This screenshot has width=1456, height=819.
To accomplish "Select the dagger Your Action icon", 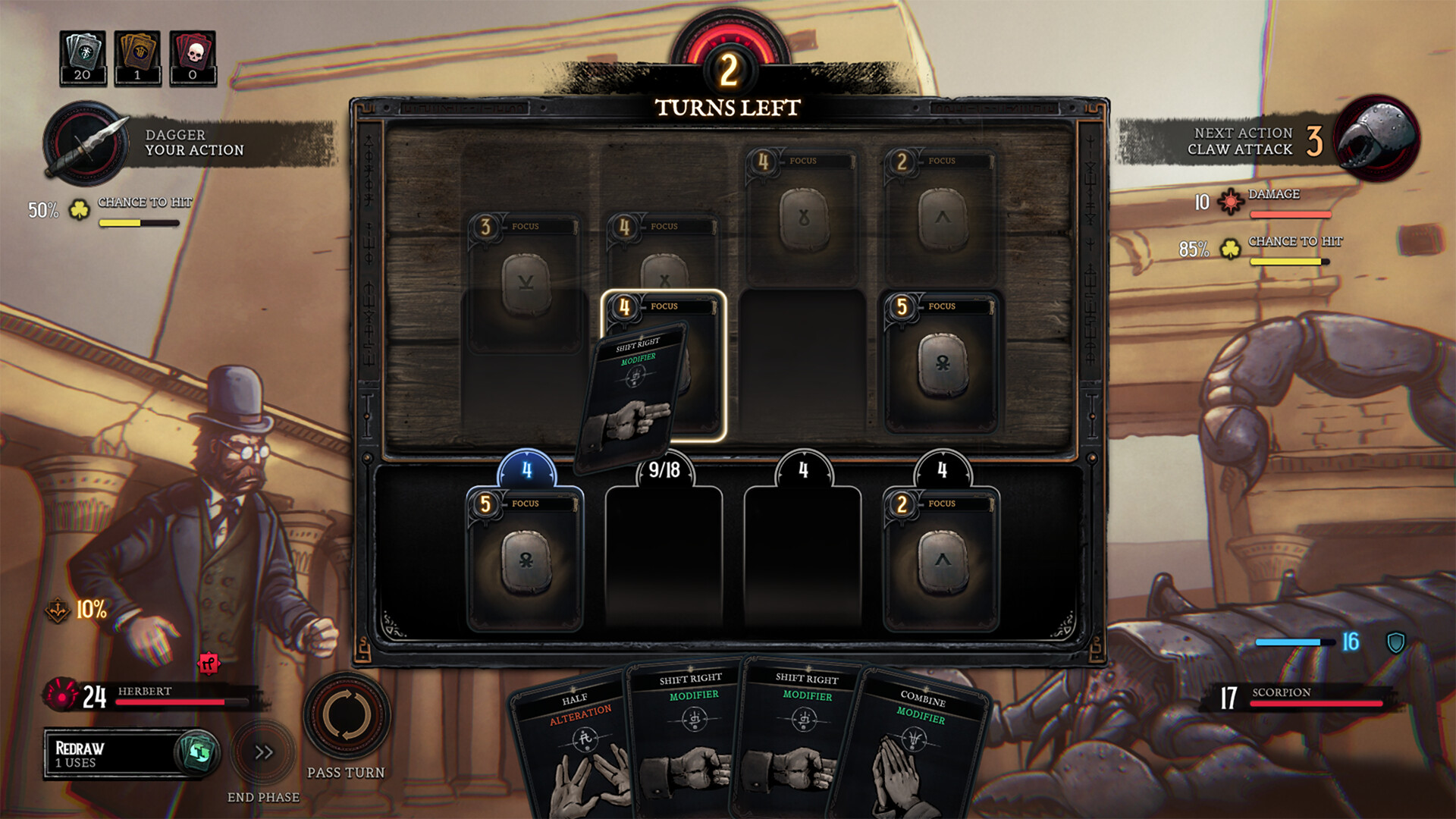I will click(x=85, y=144).
